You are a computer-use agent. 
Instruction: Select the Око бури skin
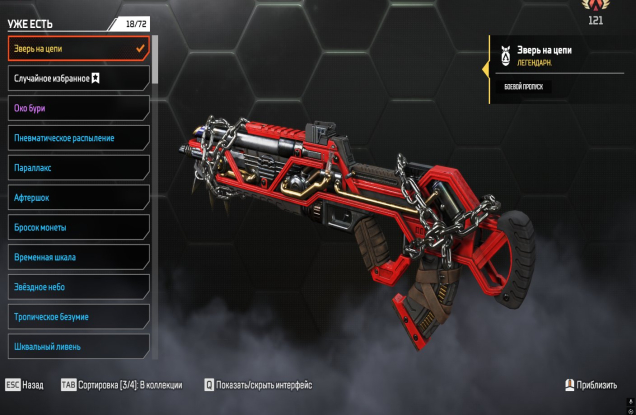point(78,108)
